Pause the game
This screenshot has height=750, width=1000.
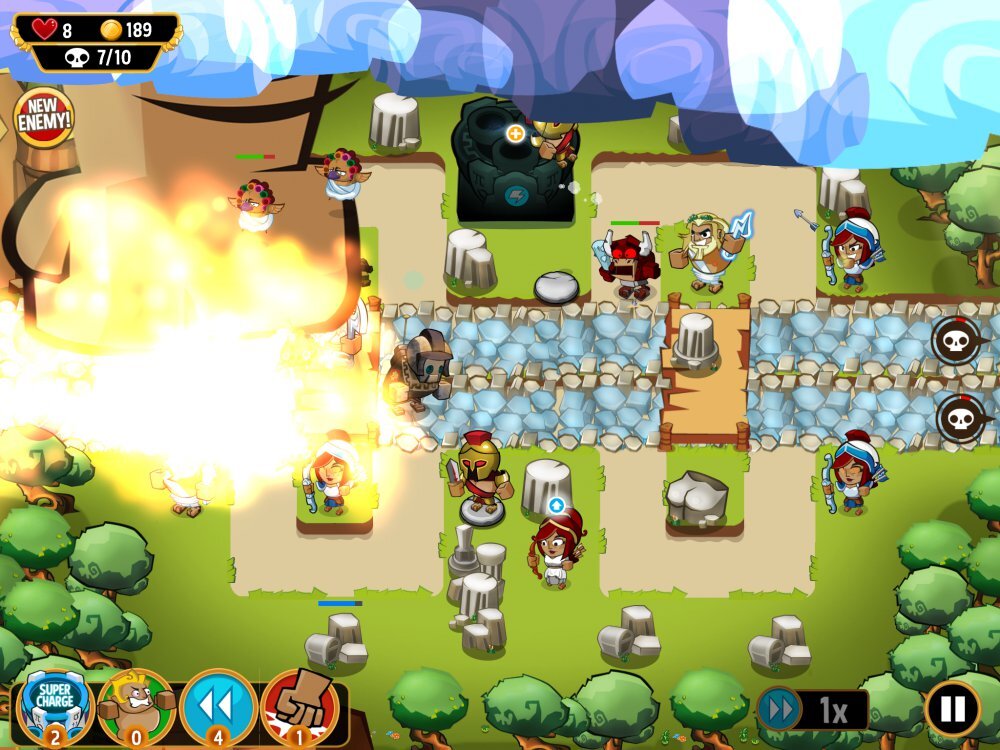(x=952, y=709)
